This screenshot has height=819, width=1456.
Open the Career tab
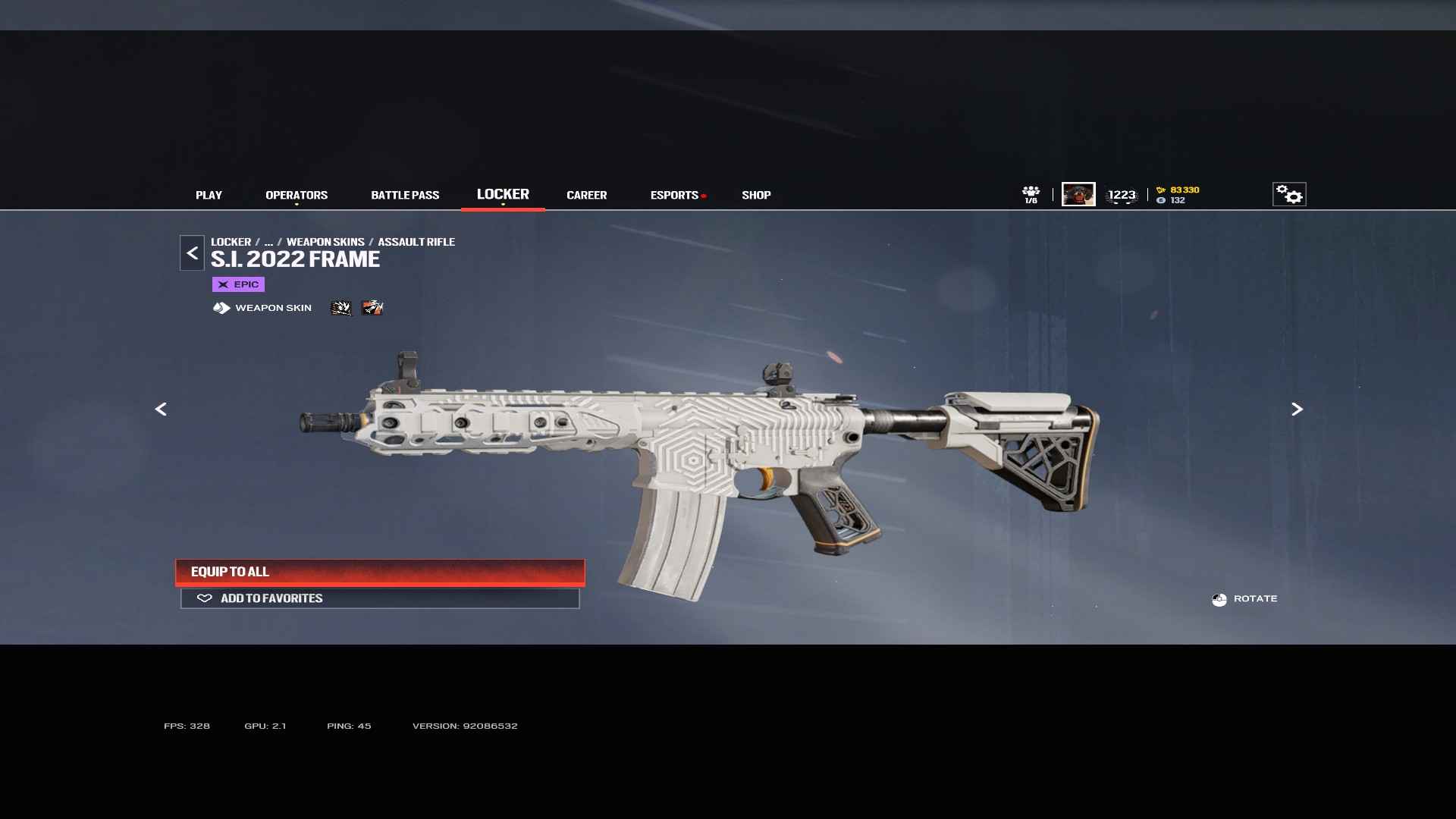click(586, 195)
